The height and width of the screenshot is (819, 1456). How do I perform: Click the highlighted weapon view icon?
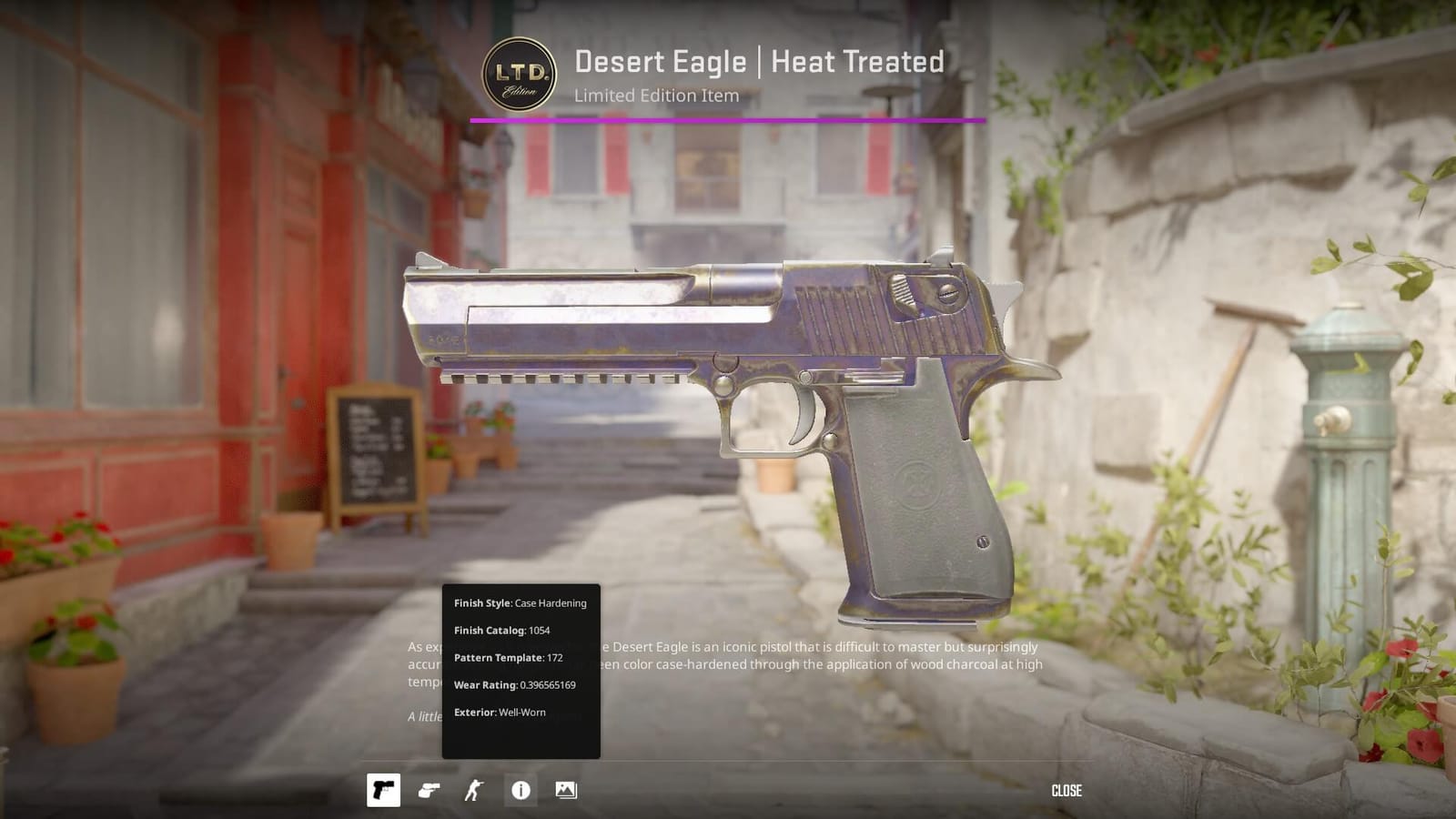pyautogui.click(x=384, y=791)
